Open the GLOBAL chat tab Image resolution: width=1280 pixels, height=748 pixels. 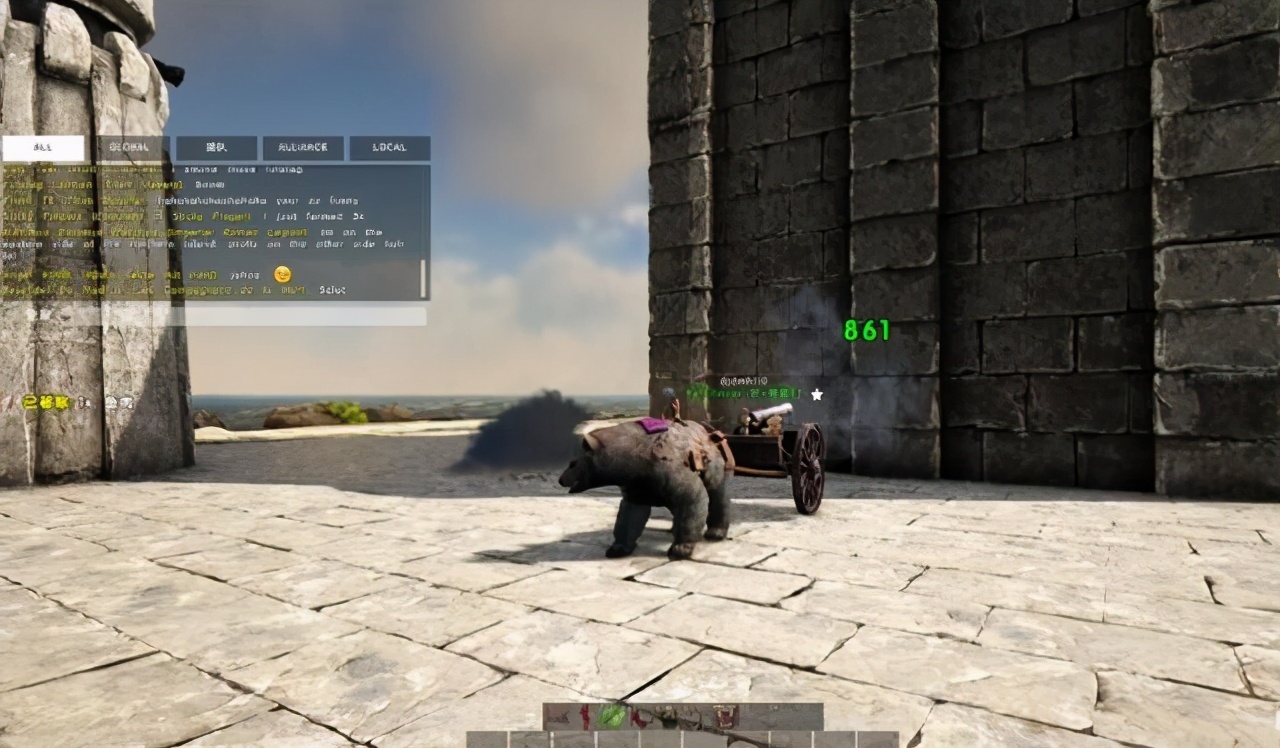[129, 148]
